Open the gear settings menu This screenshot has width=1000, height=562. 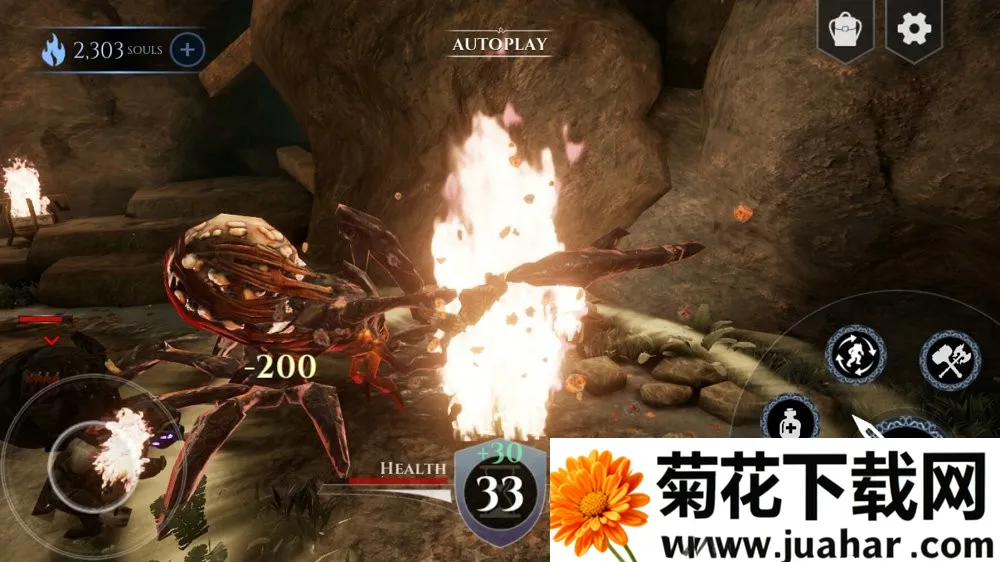tap(913, 29)
